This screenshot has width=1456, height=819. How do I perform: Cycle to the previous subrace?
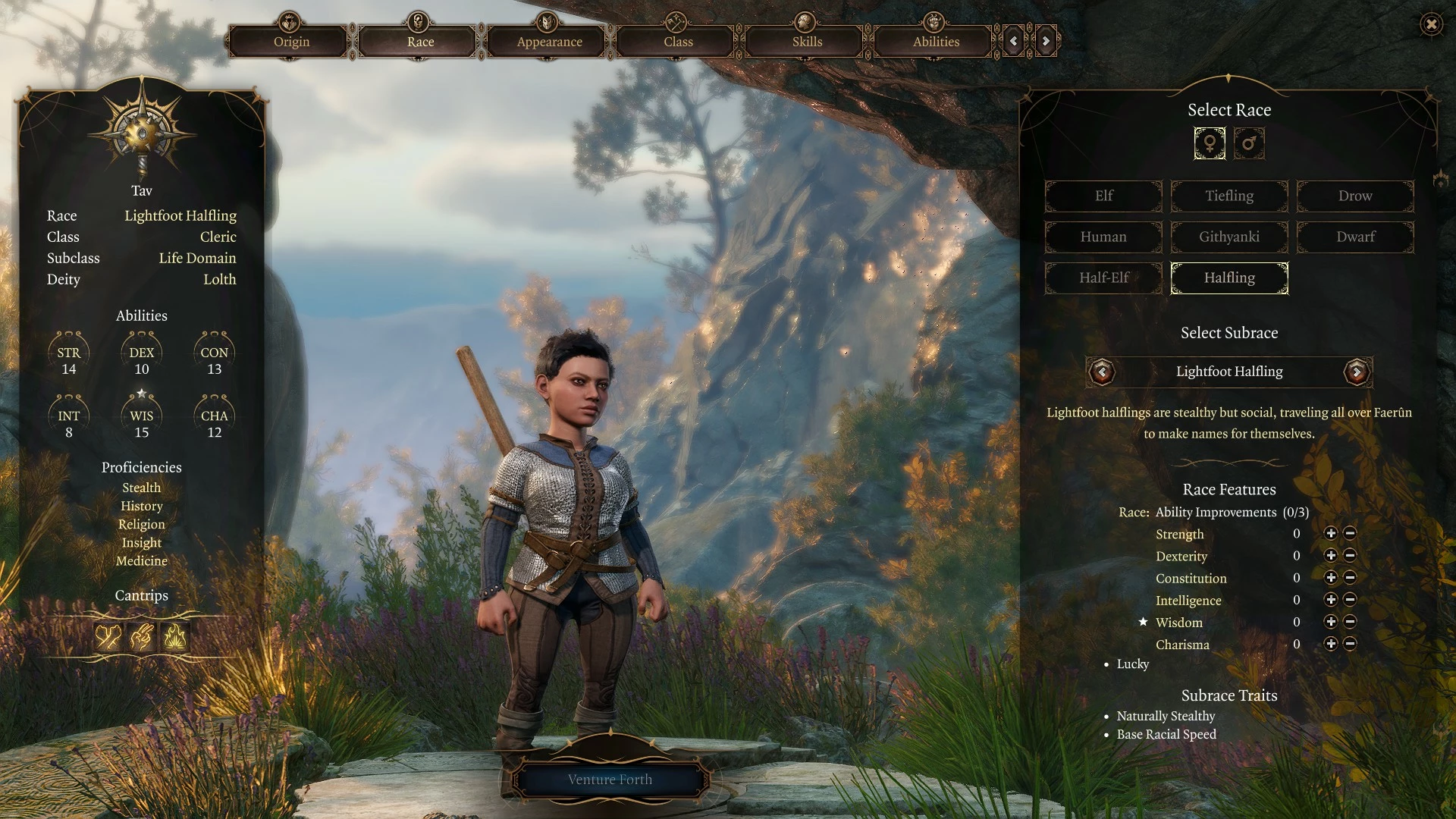(x=1102, y=372)
